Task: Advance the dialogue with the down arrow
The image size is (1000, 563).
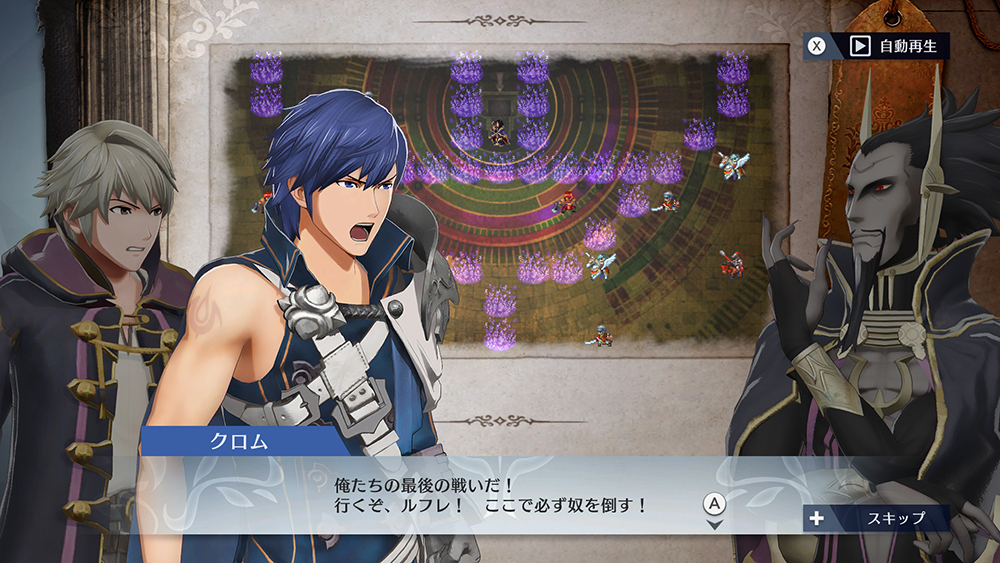Action: 714,524
